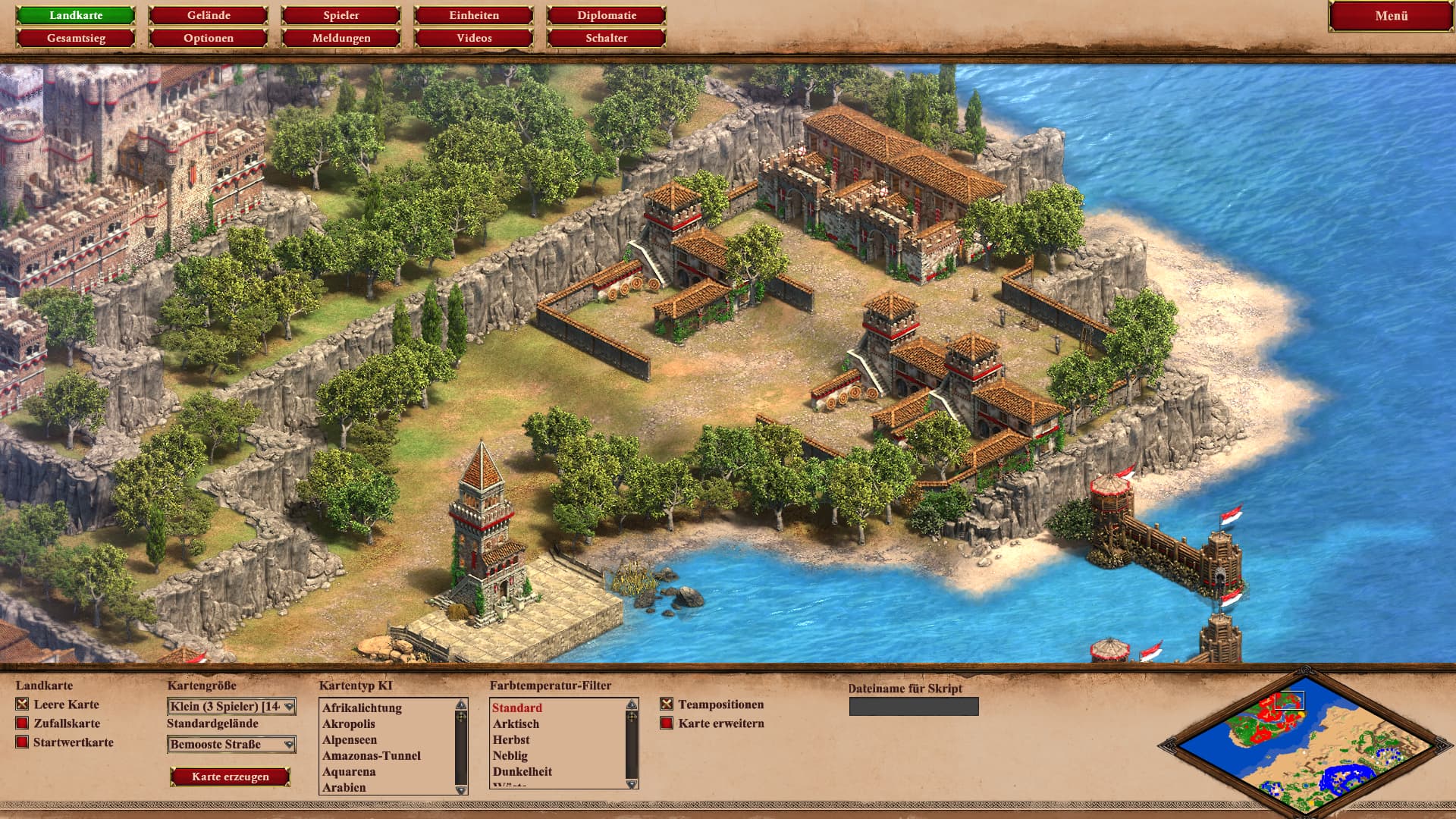Open the Standardgelände dropdown
This screenshot has width=1456, height=819.
[x=231, y=745]
